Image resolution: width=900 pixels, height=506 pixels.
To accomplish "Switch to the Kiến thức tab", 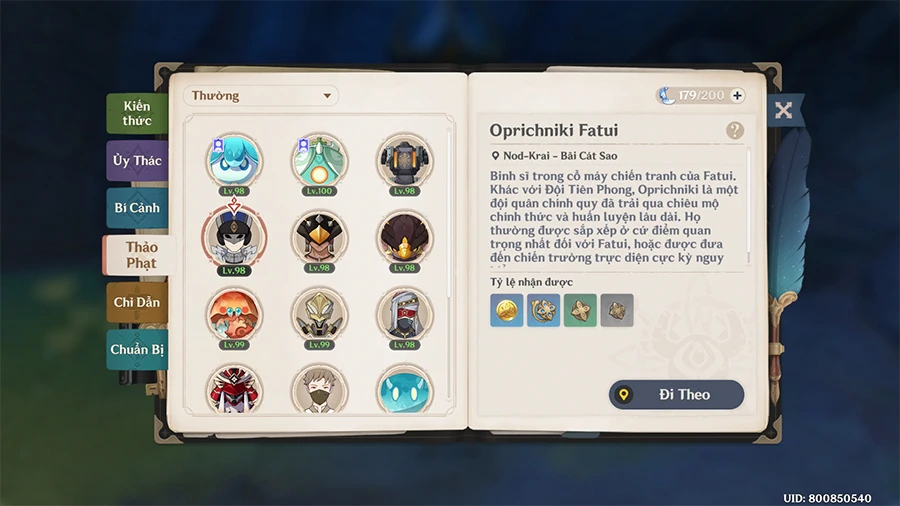I will pos(137,113).
